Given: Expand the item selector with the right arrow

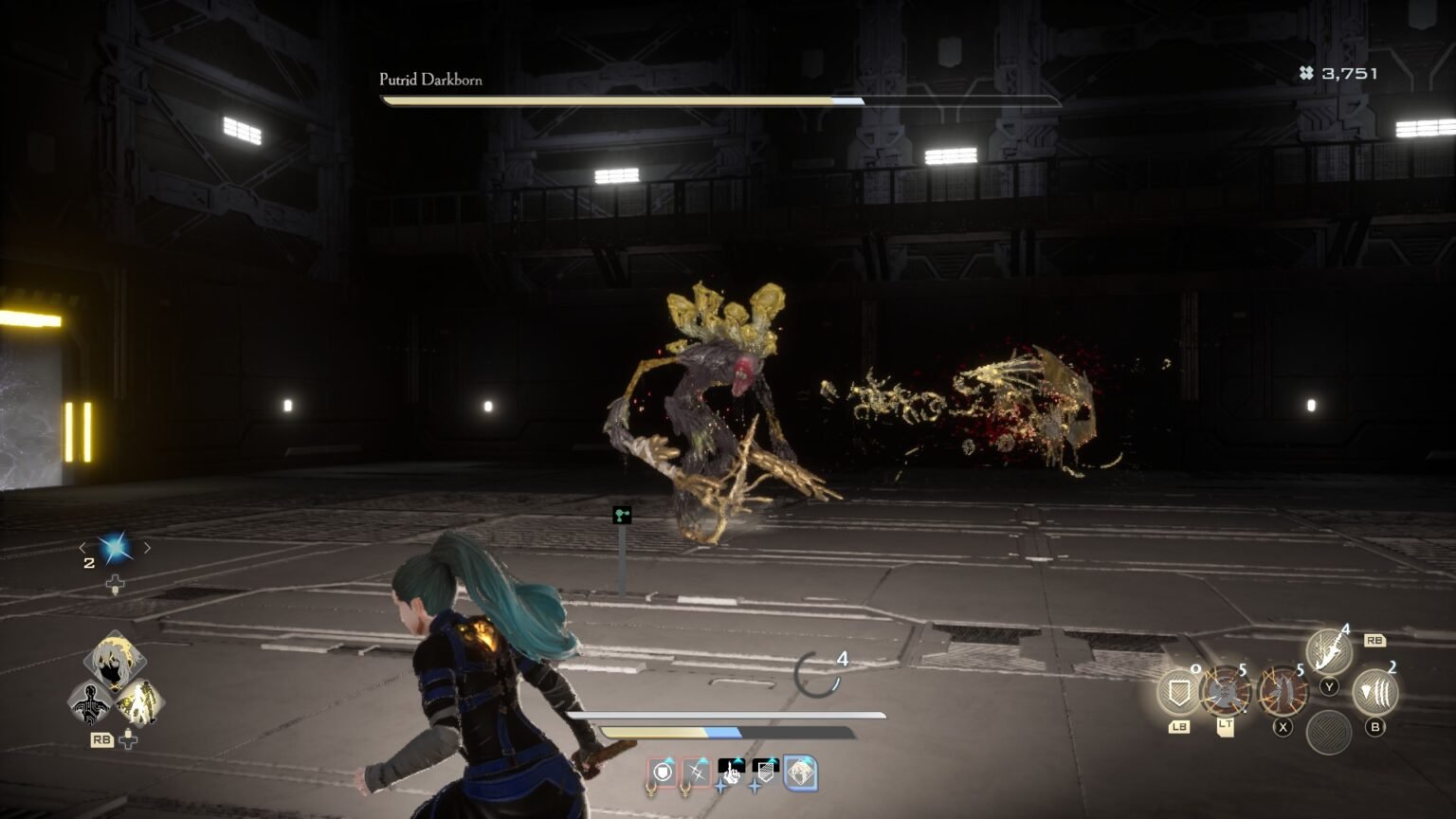Looking at the screenshot, I should coord(149,547).
